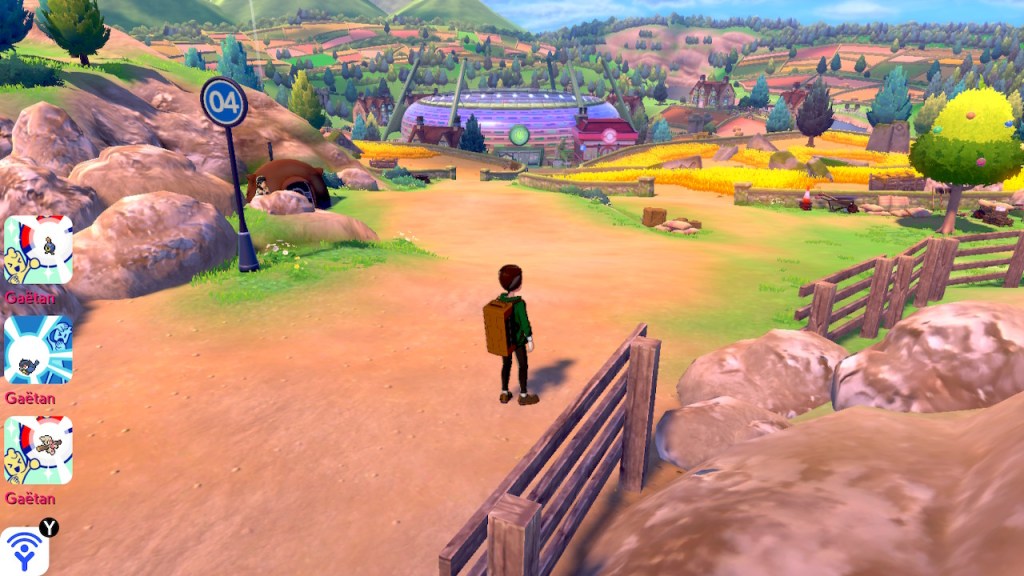Screen dimensions: 1024x576
Task: Select Gaëtan's blue-background stamp
Action: click(x=38, y=350)
